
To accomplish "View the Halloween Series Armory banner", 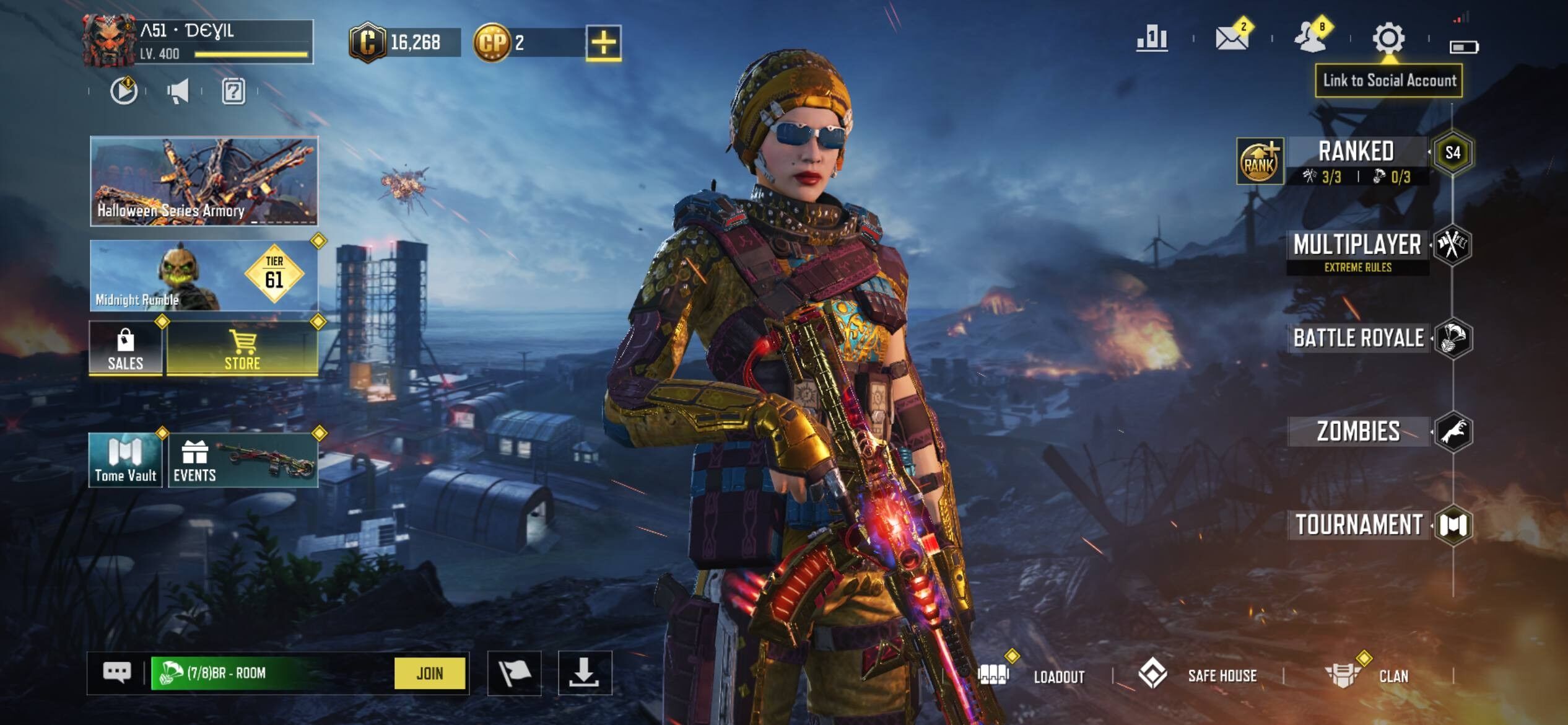I will pyautogui.click(x=204, y=181).
